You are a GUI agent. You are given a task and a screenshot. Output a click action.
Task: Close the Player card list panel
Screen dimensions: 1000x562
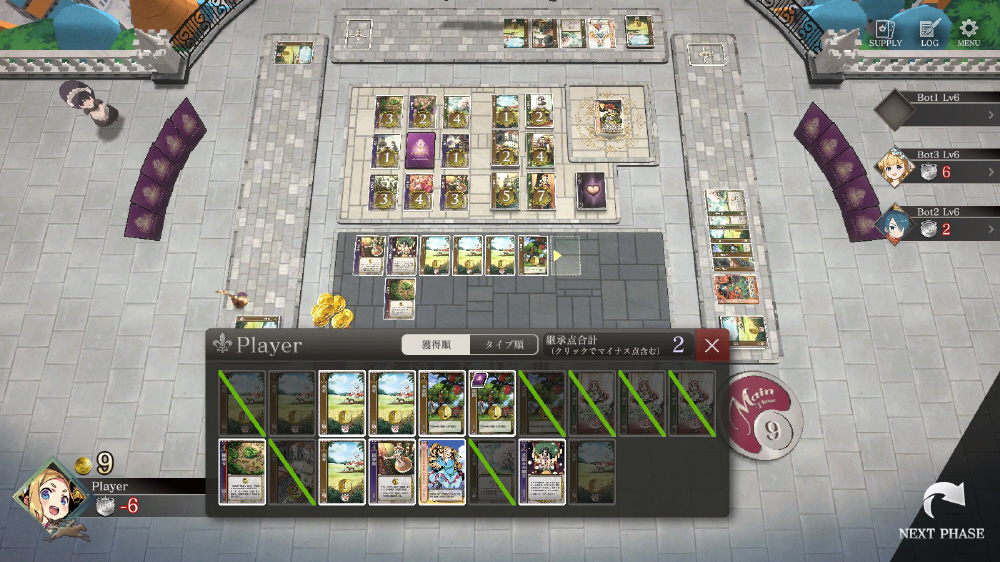point(711,346)
